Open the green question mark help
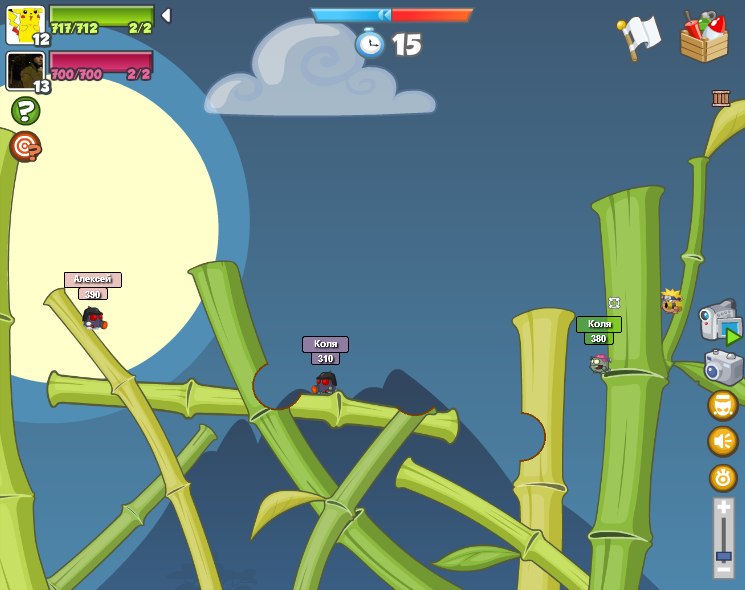This screenshot has width=745, height=590. 25,110
